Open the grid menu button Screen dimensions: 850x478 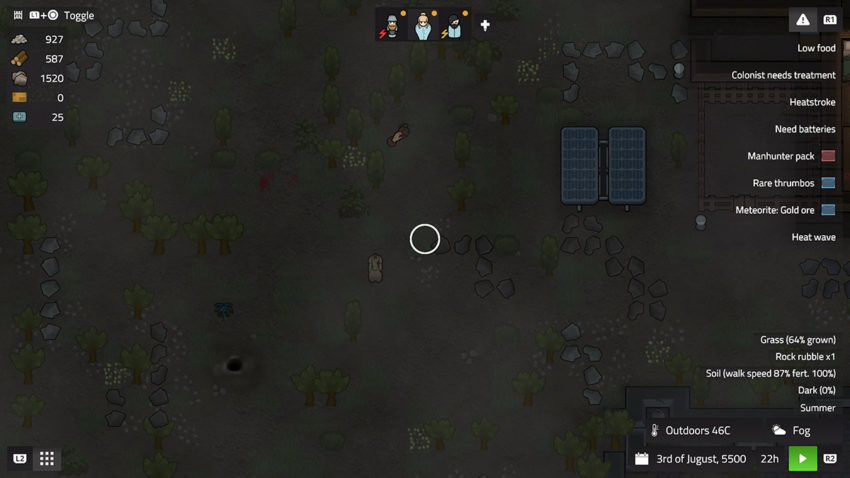click(x=47, y=458)
